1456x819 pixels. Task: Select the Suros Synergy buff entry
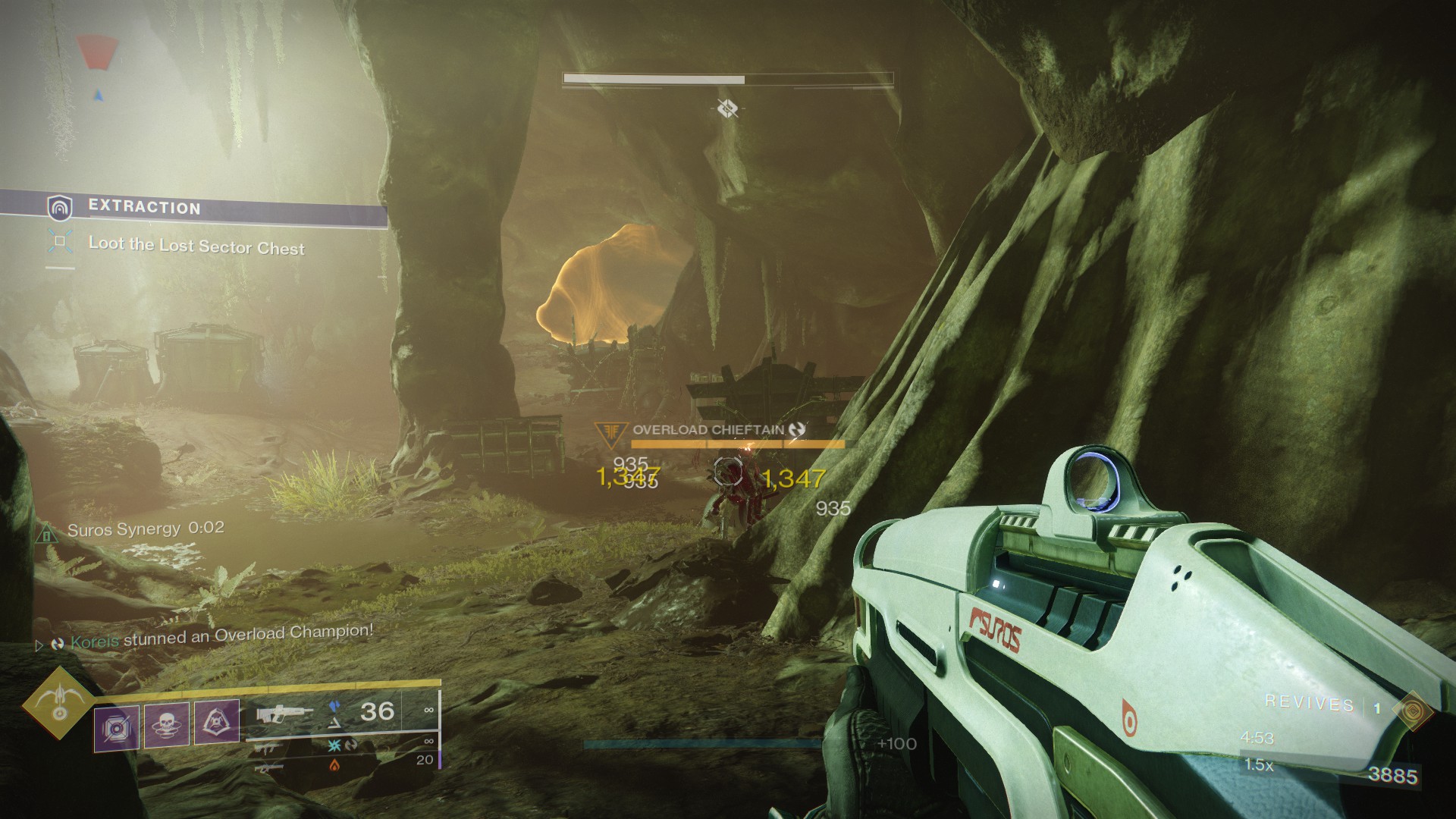144,529
